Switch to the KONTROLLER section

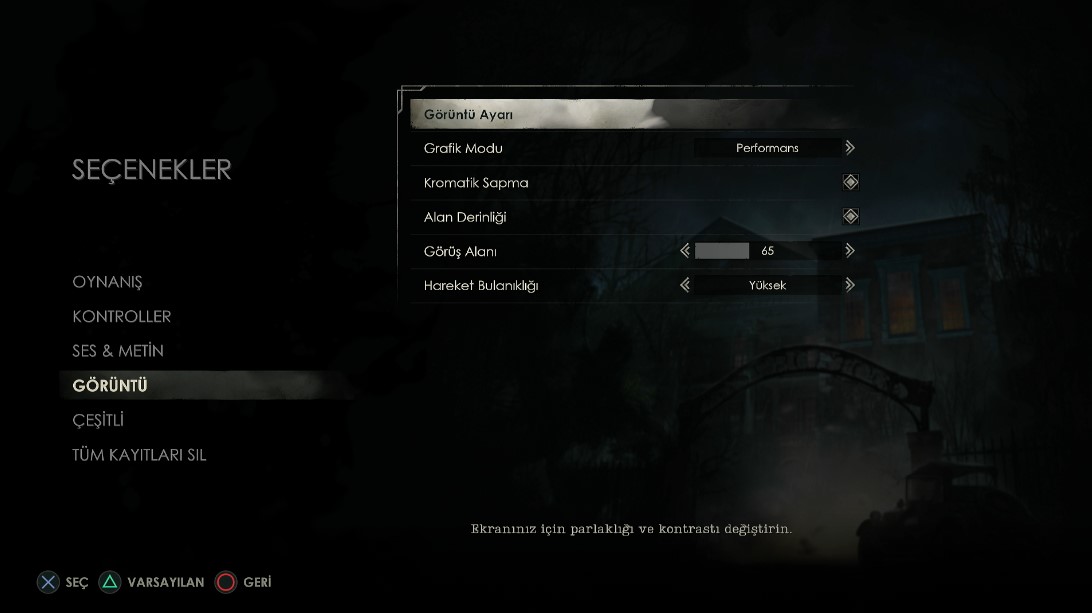click(x=122, y=317)
